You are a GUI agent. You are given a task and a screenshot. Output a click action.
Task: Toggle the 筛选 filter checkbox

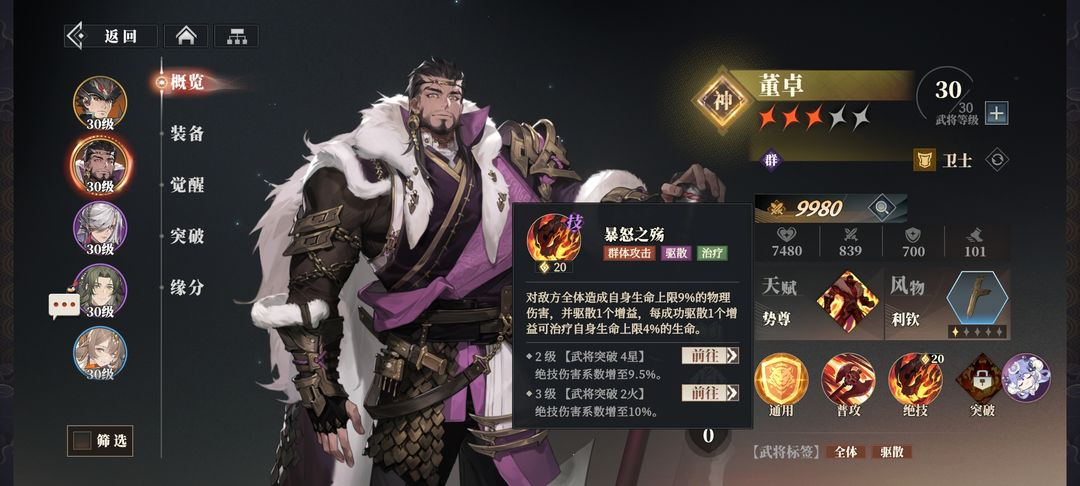point(81,440)
